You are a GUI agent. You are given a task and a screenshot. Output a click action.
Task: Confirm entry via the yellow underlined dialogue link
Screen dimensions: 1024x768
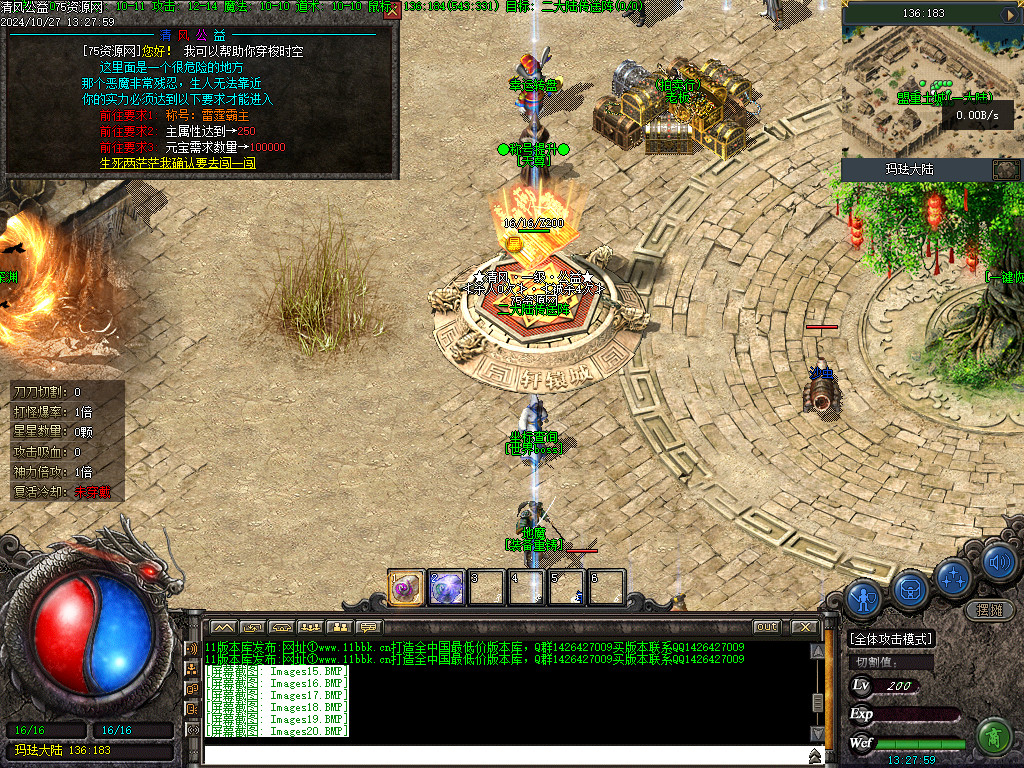point(178,162)
